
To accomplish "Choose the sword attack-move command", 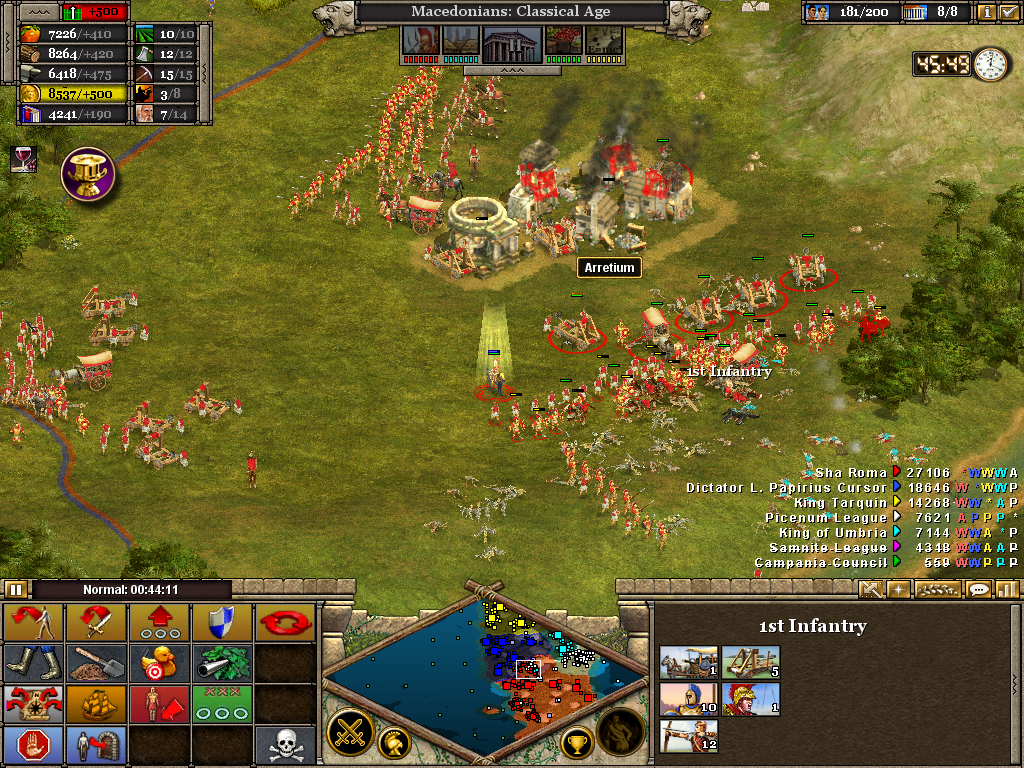I will pyautogui.click(x=95, y=622).
